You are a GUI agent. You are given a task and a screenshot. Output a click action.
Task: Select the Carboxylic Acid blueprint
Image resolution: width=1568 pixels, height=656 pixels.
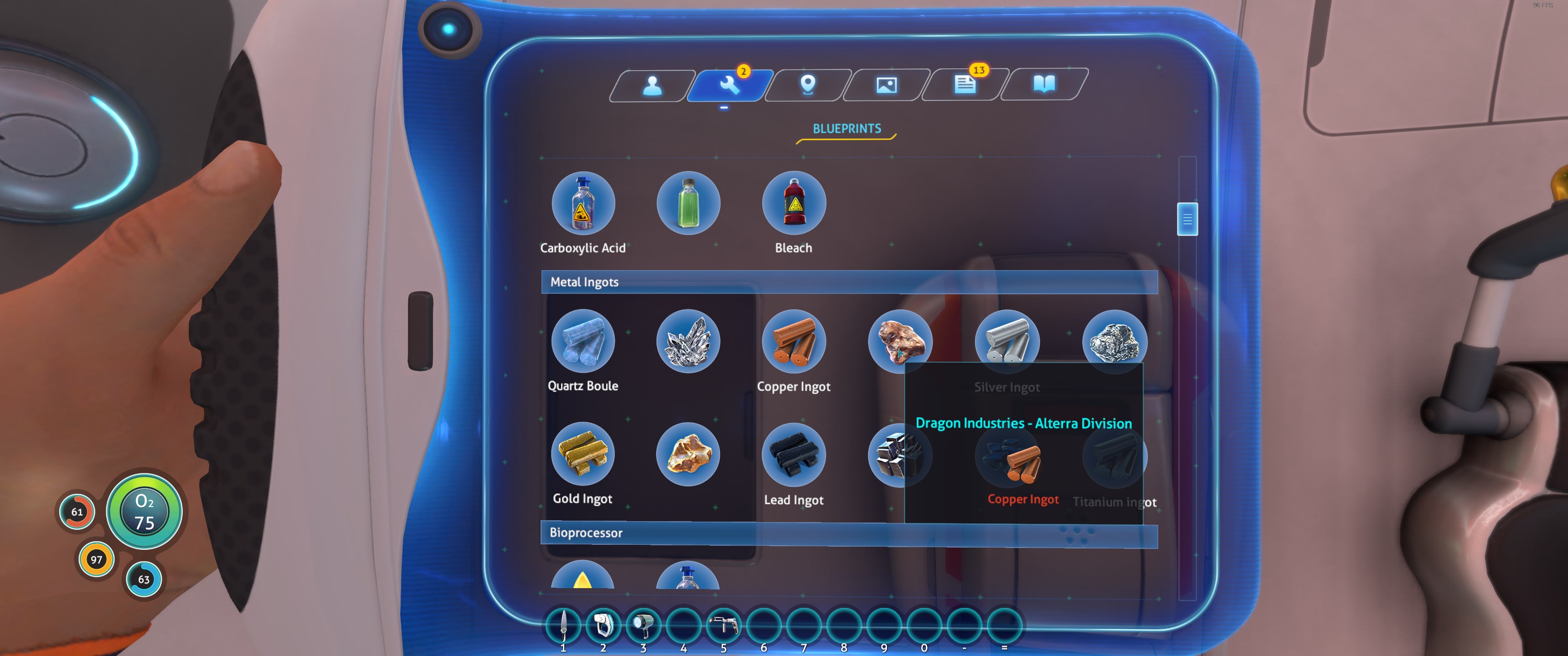583,203
